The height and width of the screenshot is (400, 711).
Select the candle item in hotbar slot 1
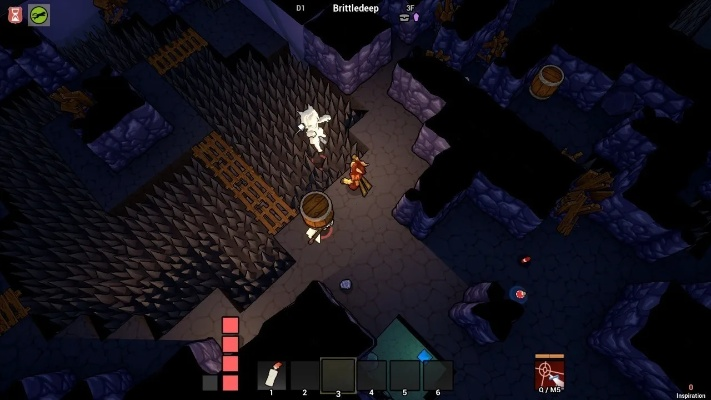pyautogui.click(x=271, y=375)
